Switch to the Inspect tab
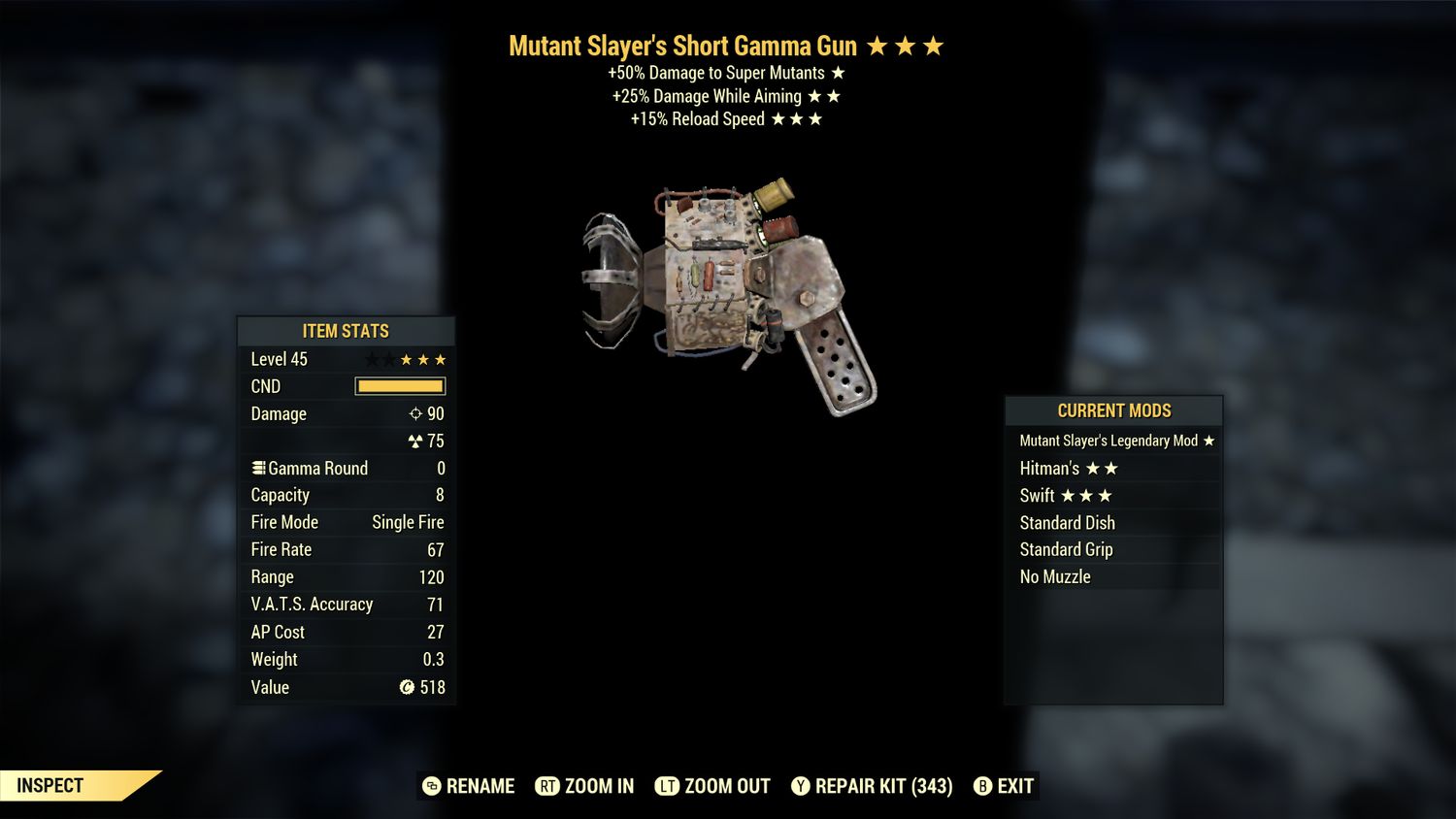This screenshot has height=819, width=1456. click(50, 785)
